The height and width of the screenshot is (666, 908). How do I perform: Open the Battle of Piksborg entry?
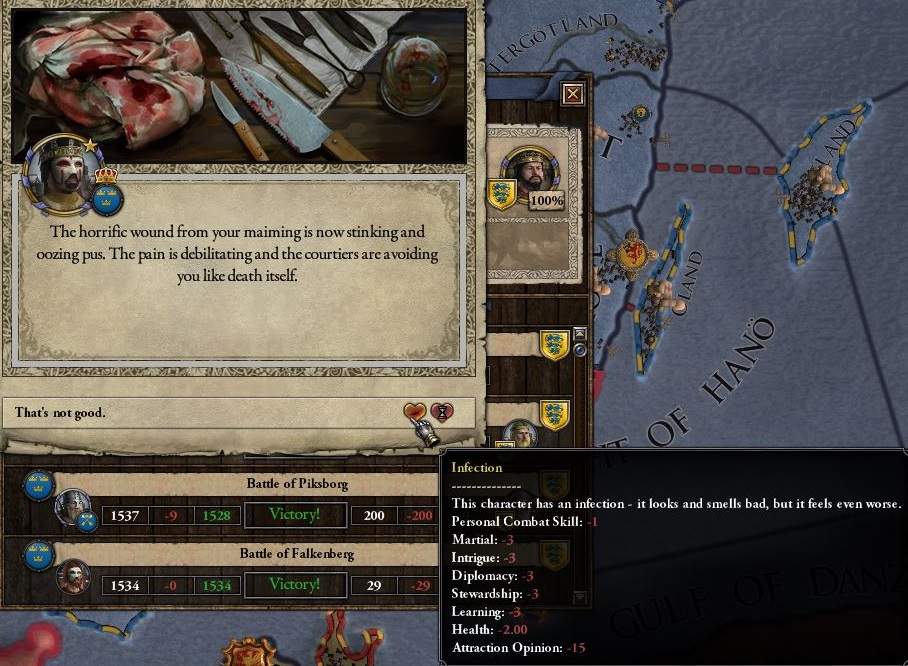tap(299, 484)
